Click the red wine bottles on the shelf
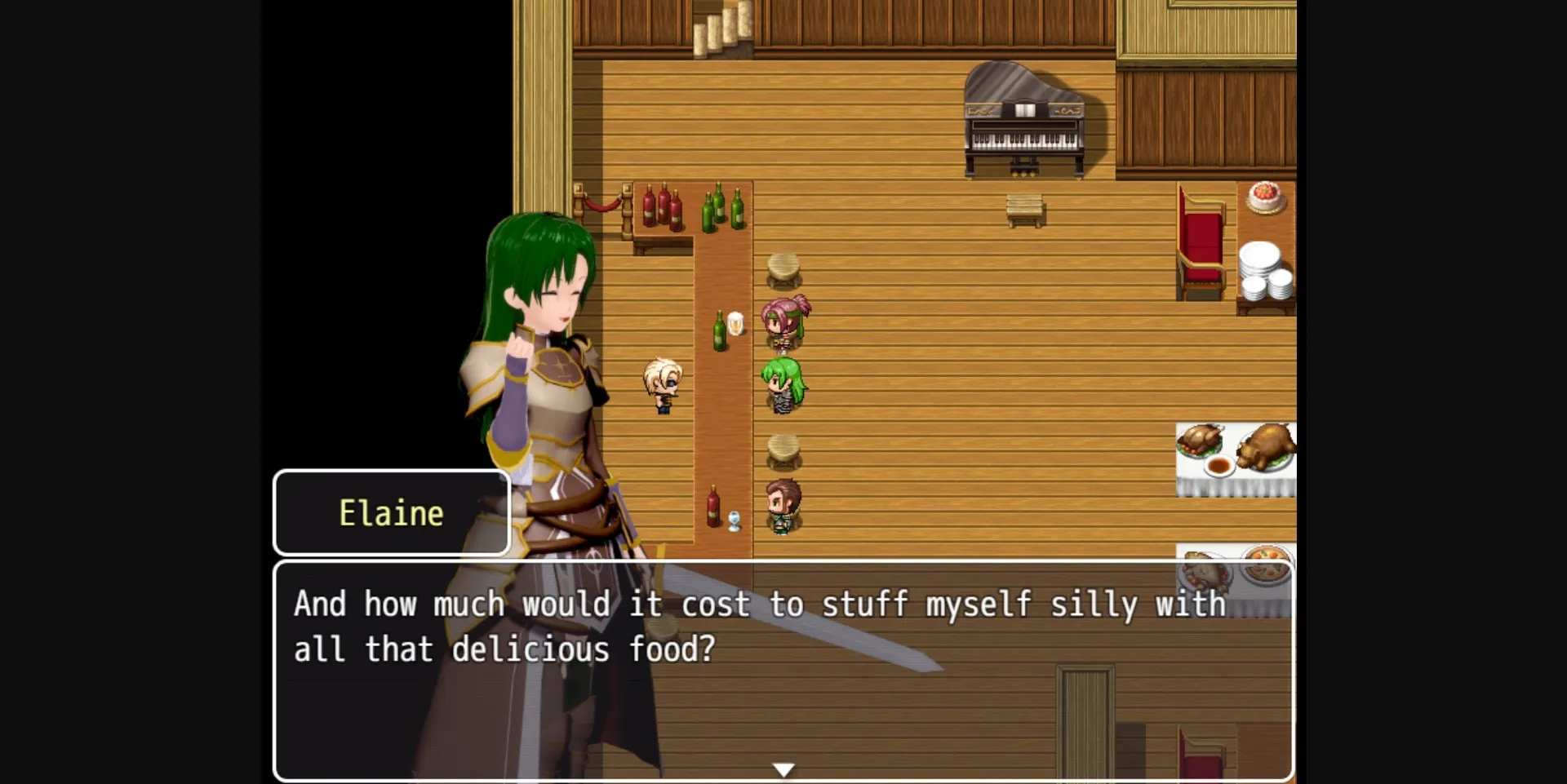 pos(661,206)
